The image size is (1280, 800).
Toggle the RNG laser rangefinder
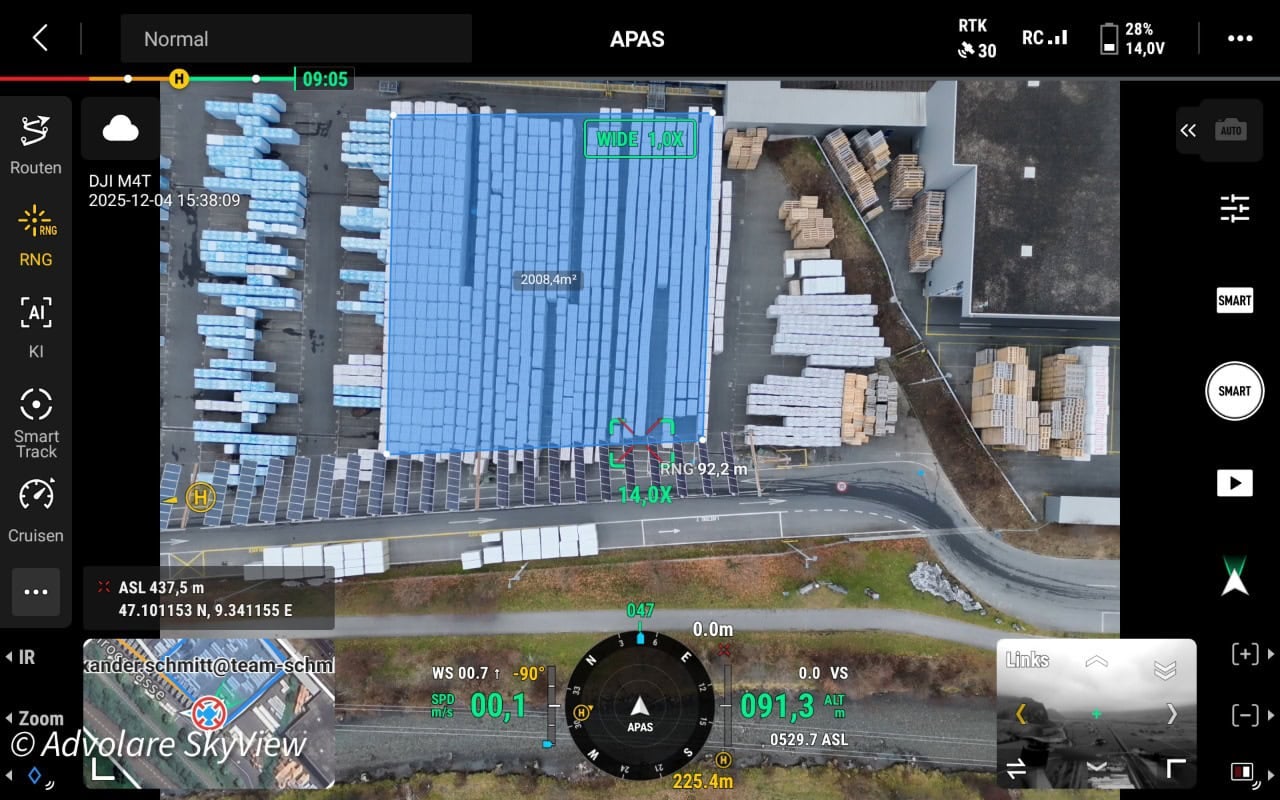pyautogui.click(x=36, y=237)
